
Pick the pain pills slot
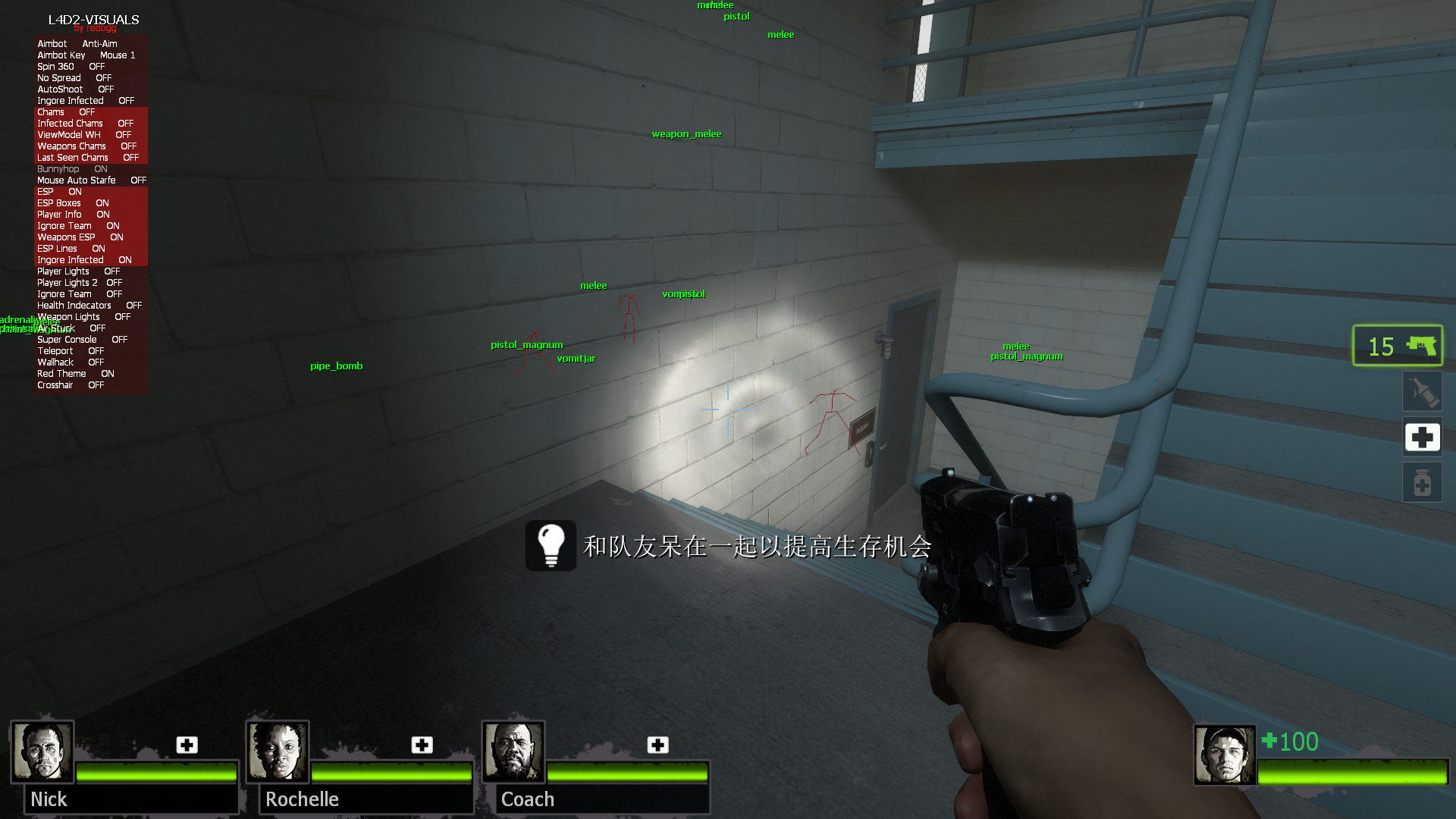pos(1422,483)
